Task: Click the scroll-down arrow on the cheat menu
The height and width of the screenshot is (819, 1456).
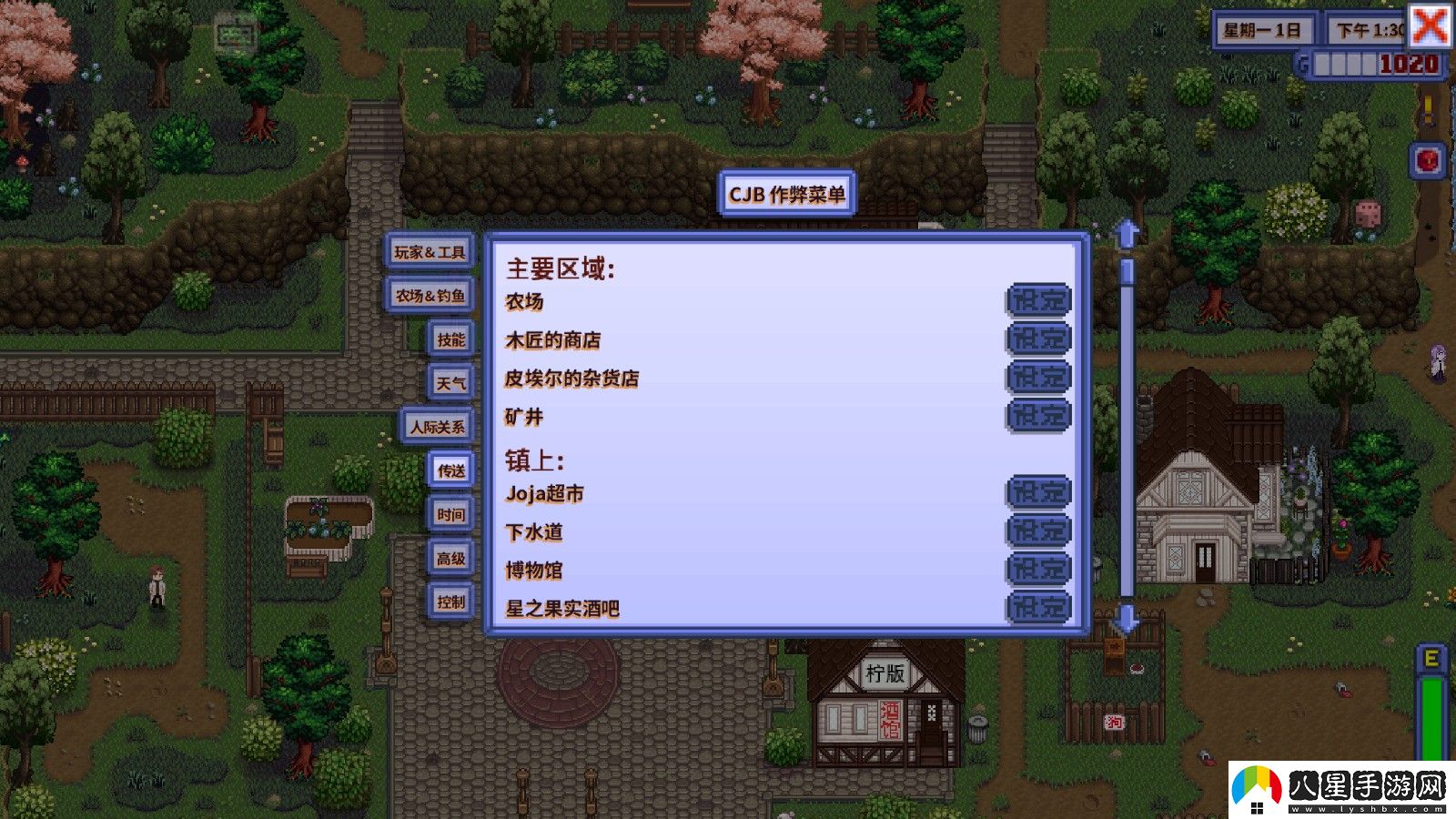Action: pos(1127,621)
